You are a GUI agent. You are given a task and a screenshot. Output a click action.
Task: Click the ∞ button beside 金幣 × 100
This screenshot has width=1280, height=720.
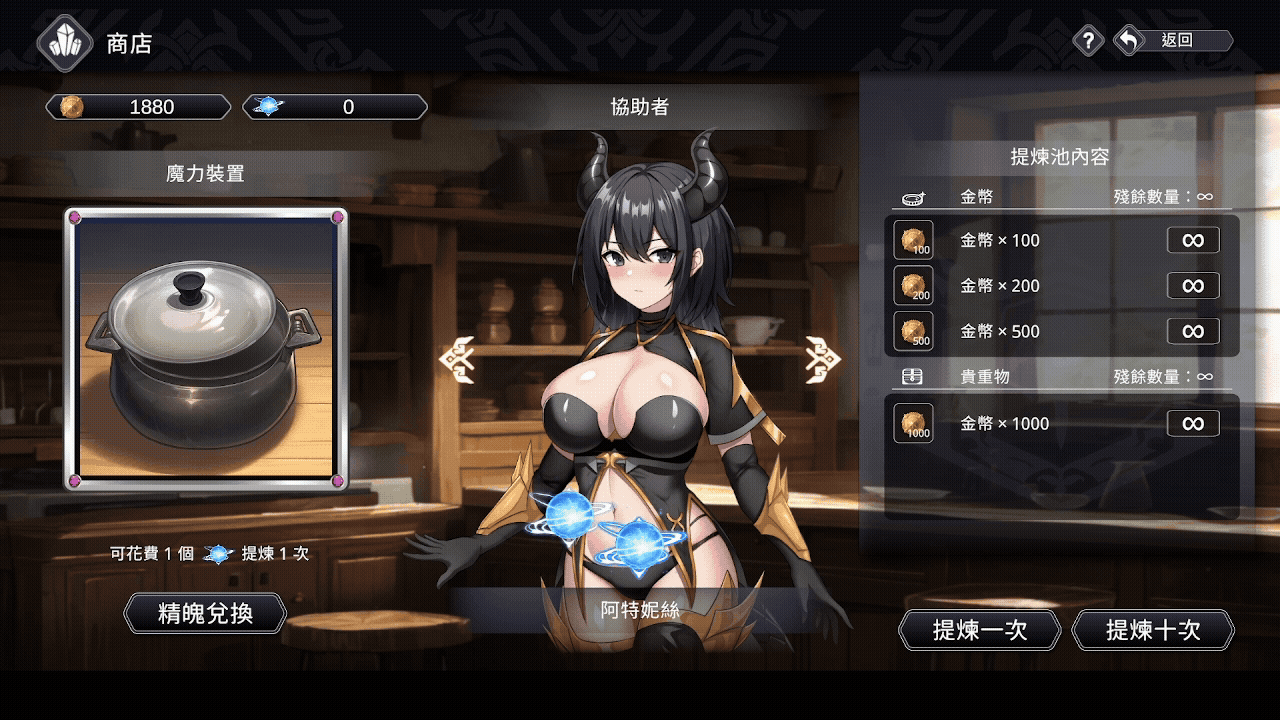click(1192, 240)
